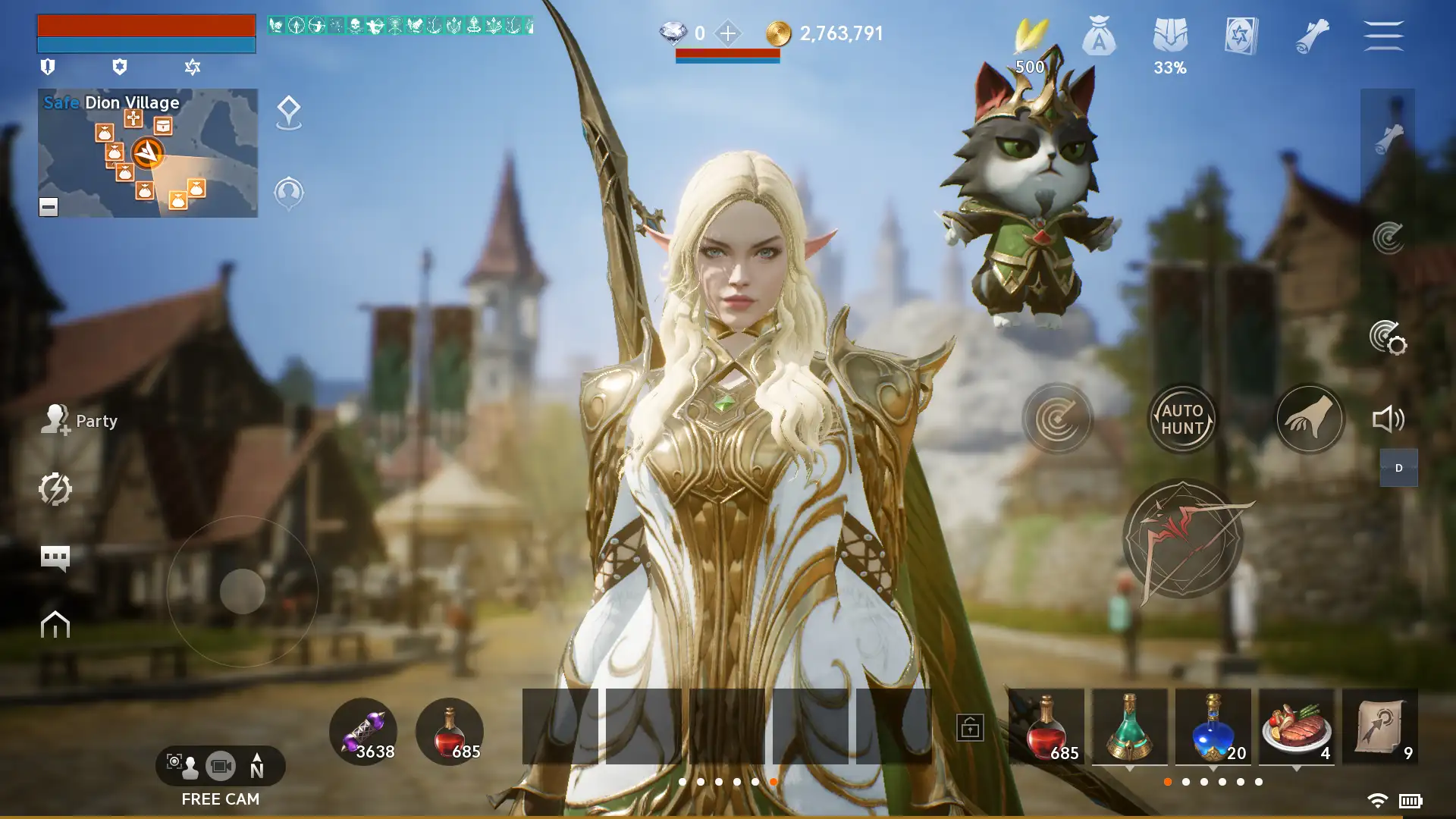
Task: Click the home icon on the left sidebar
Action: click(54, 626)
